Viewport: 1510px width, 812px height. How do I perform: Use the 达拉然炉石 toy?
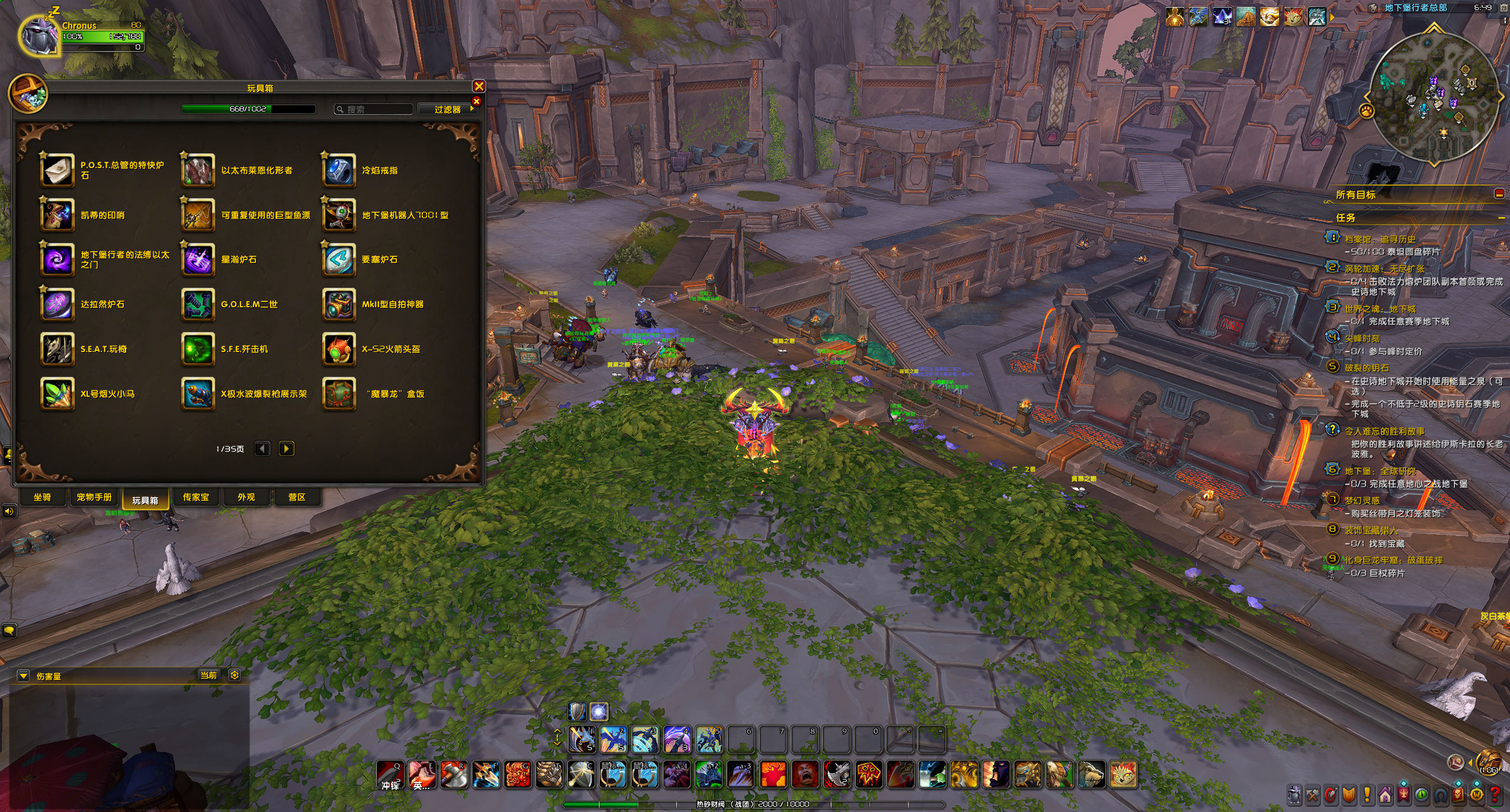point(57,304)
